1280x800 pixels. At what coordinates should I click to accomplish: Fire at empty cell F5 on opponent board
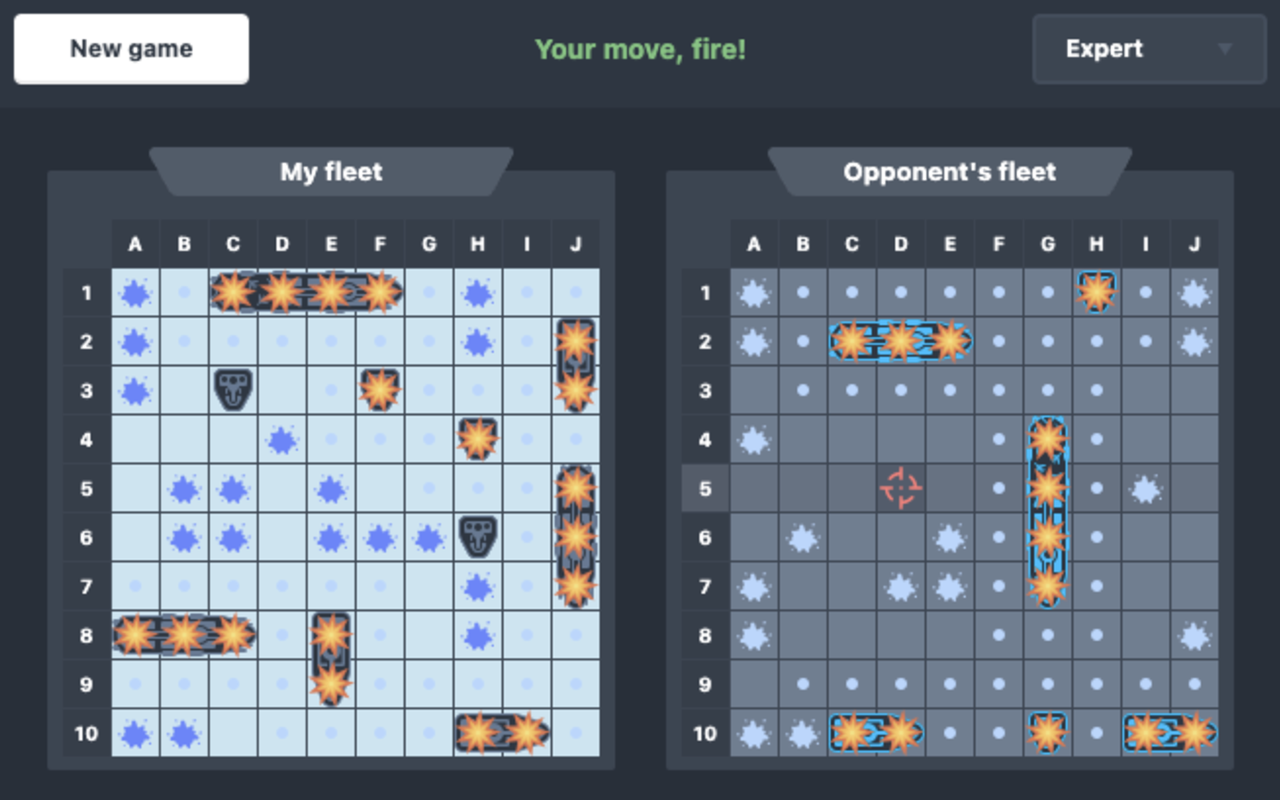998,489
